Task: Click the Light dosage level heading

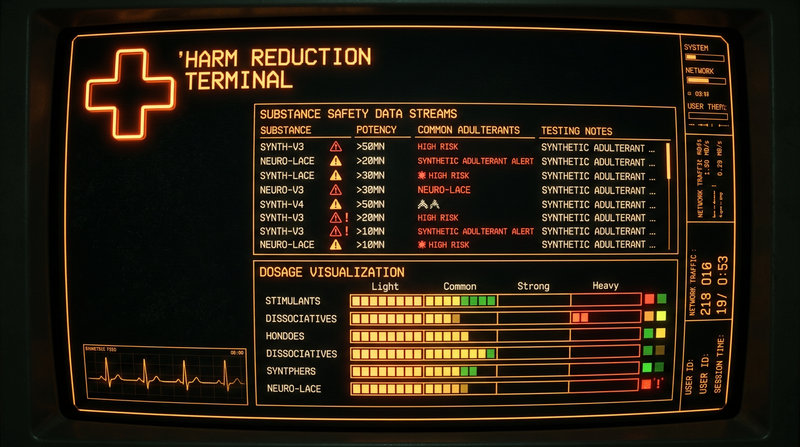Action: point(385,286)
